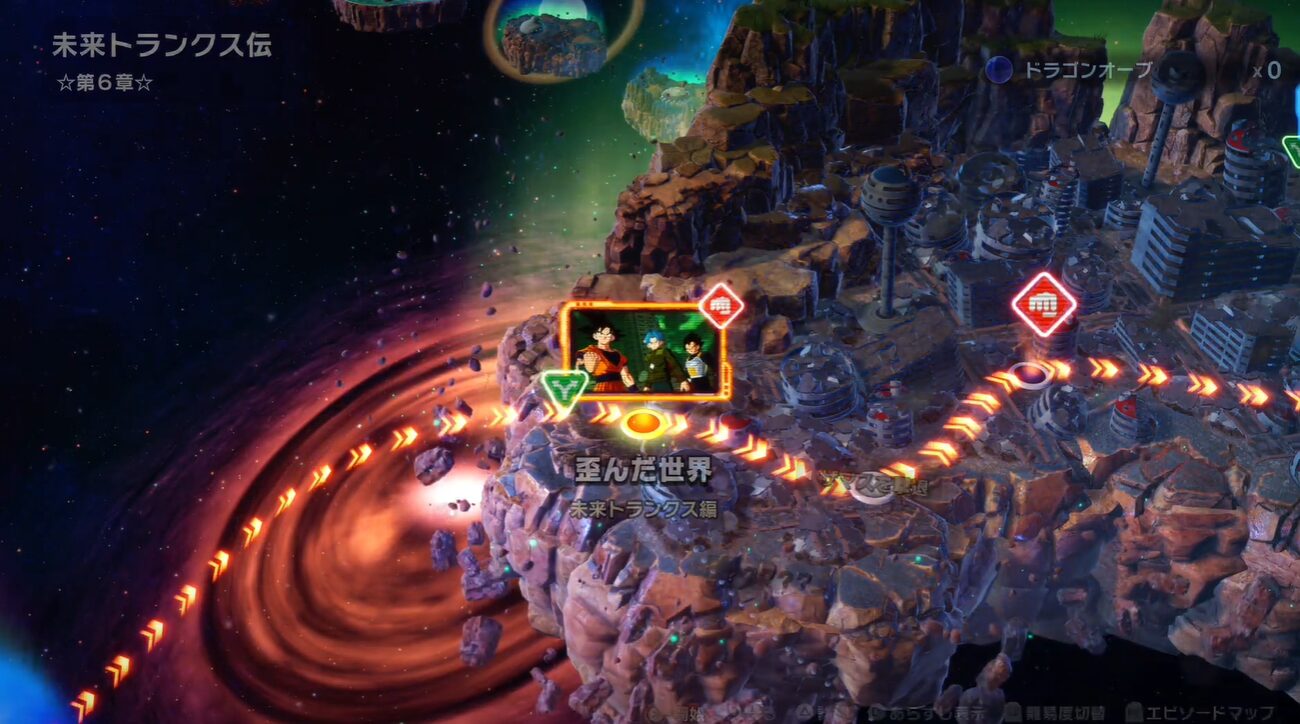Pick the stage node beneath the large fist marker
The image size is (1300, 724).
[1030, 374]
